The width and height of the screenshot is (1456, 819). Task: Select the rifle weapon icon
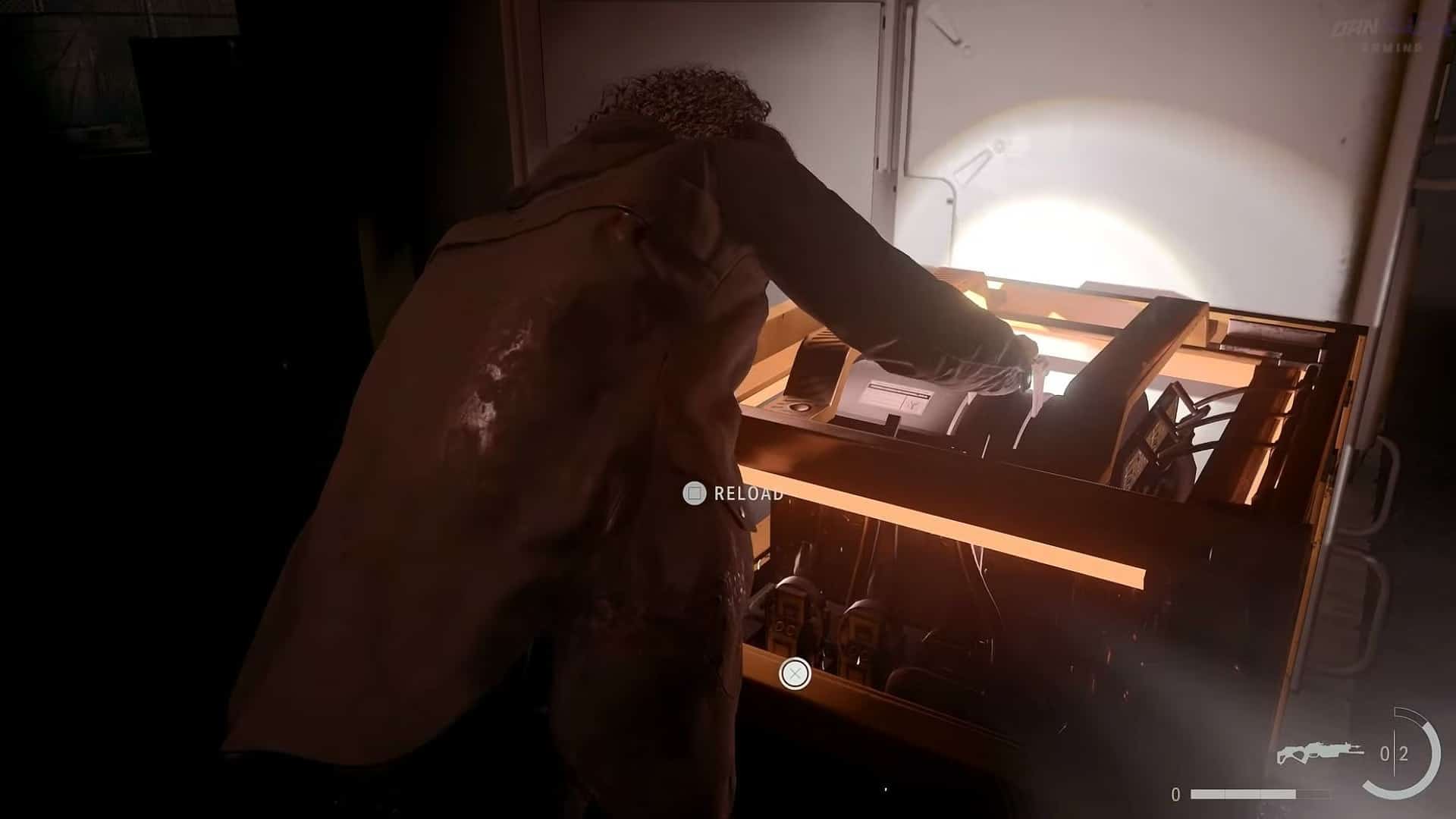(x=1320, y=752)
